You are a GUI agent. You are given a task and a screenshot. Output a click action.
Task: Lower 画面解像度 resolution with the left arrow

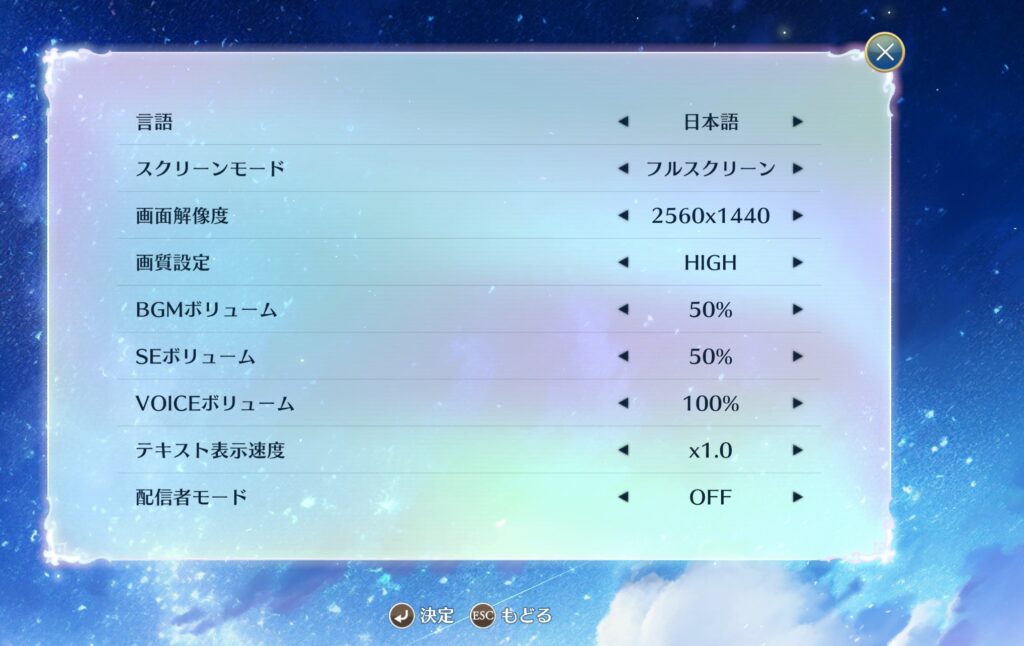click(x=623, y=216)
